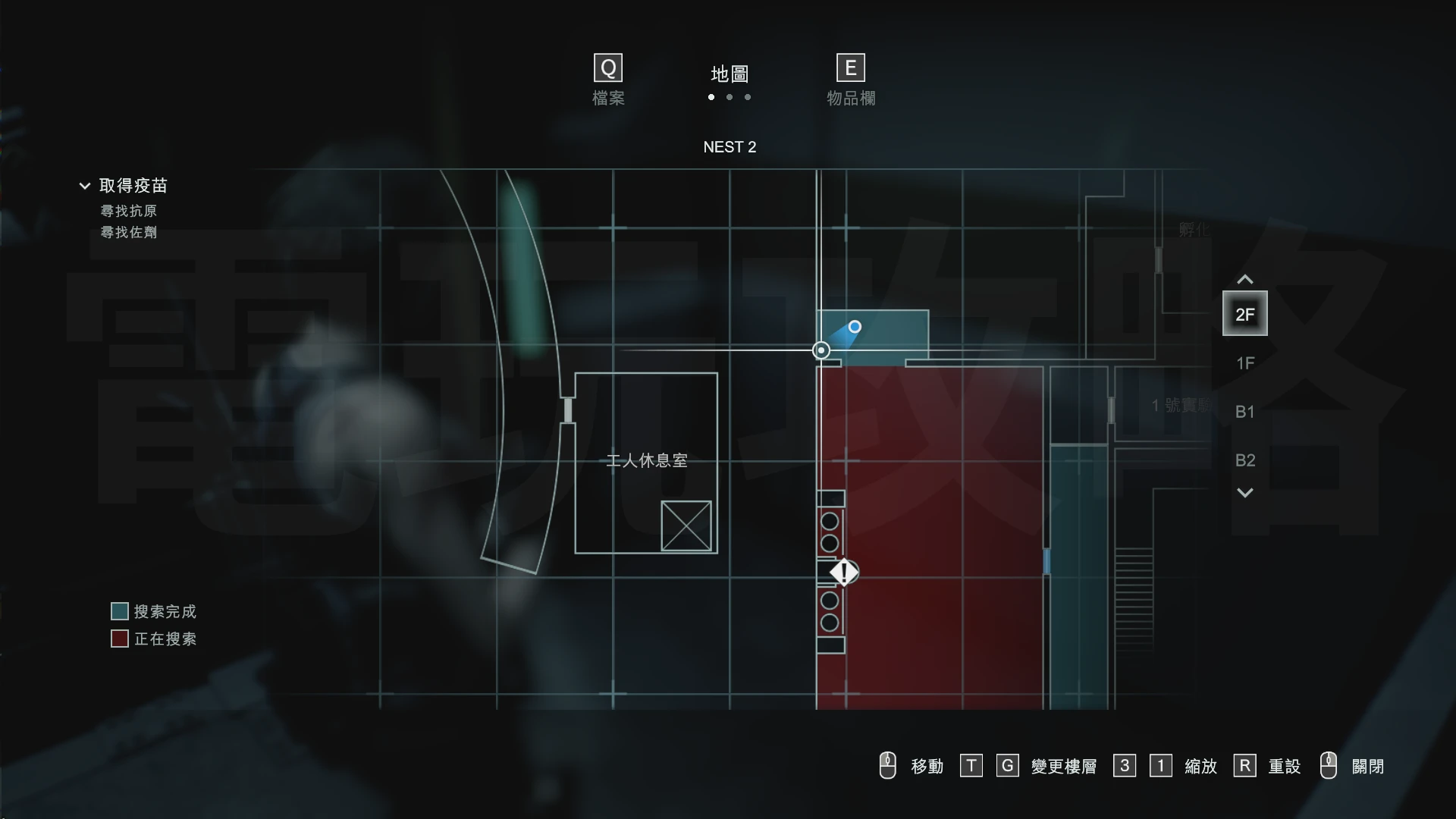Screen dimensions: 1456x819
Task: Collapse the 取得疫苗 objective list
Action: click(x=85, y=186)
